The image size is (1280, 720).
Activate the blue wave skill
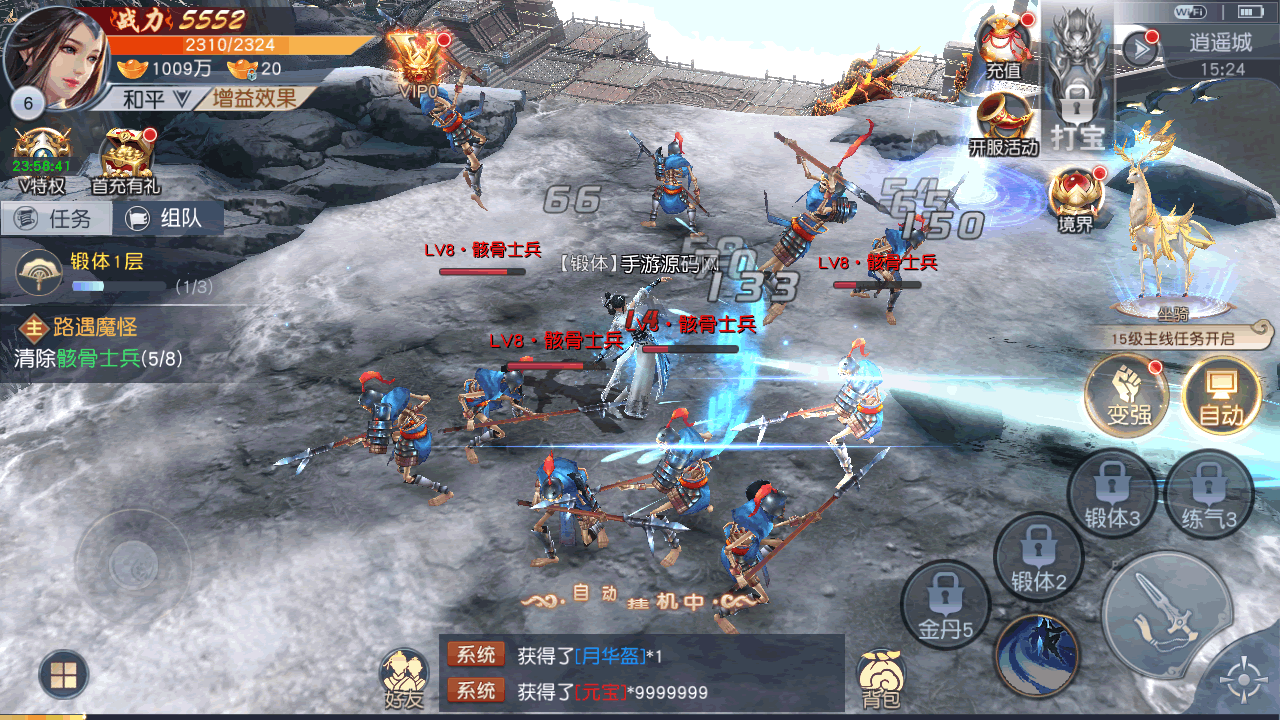pyautogui.click(x=1037, y=654)
